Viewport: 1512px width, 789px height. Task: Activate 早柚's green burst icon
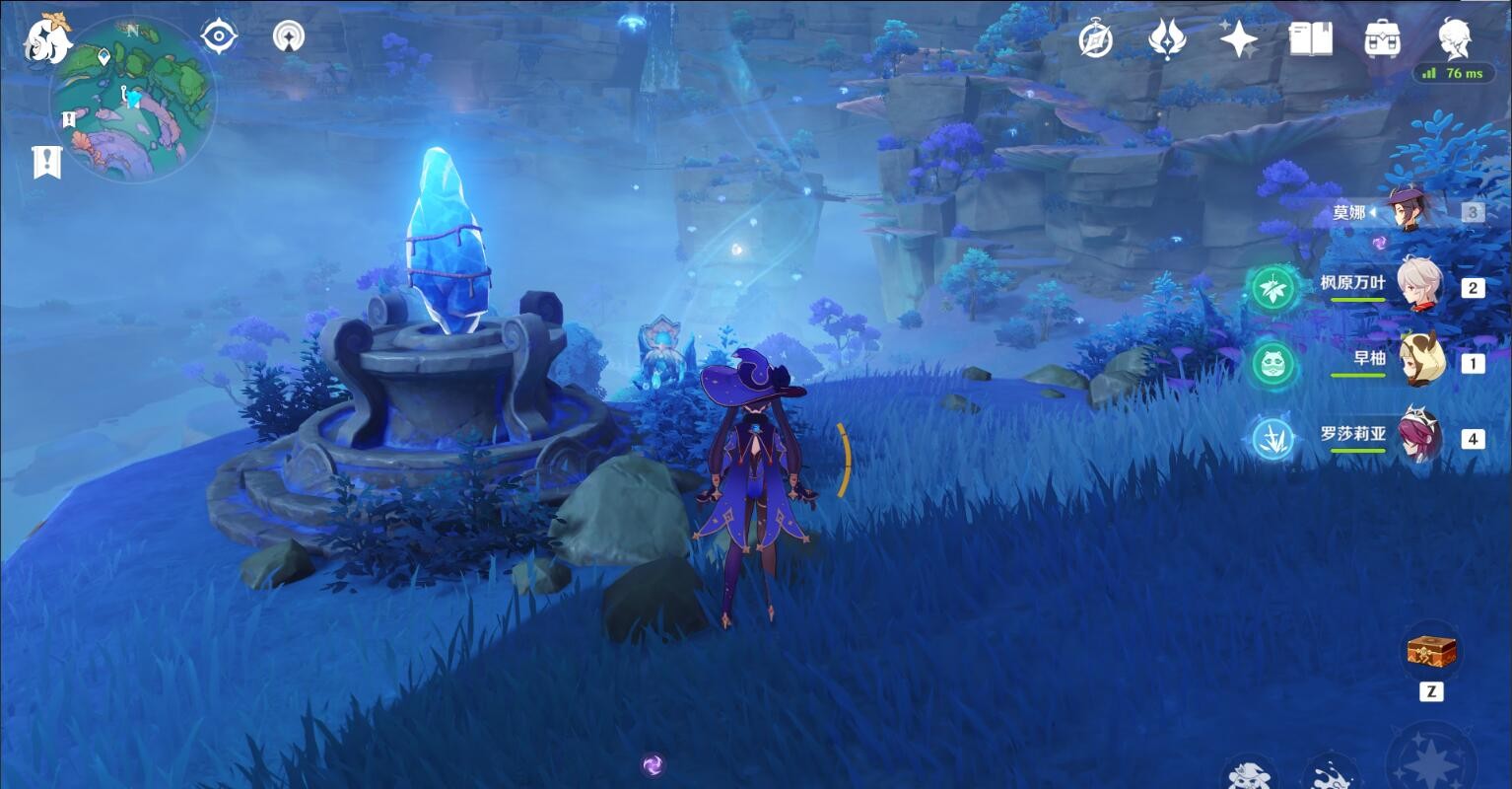(x=1271, y=364)
